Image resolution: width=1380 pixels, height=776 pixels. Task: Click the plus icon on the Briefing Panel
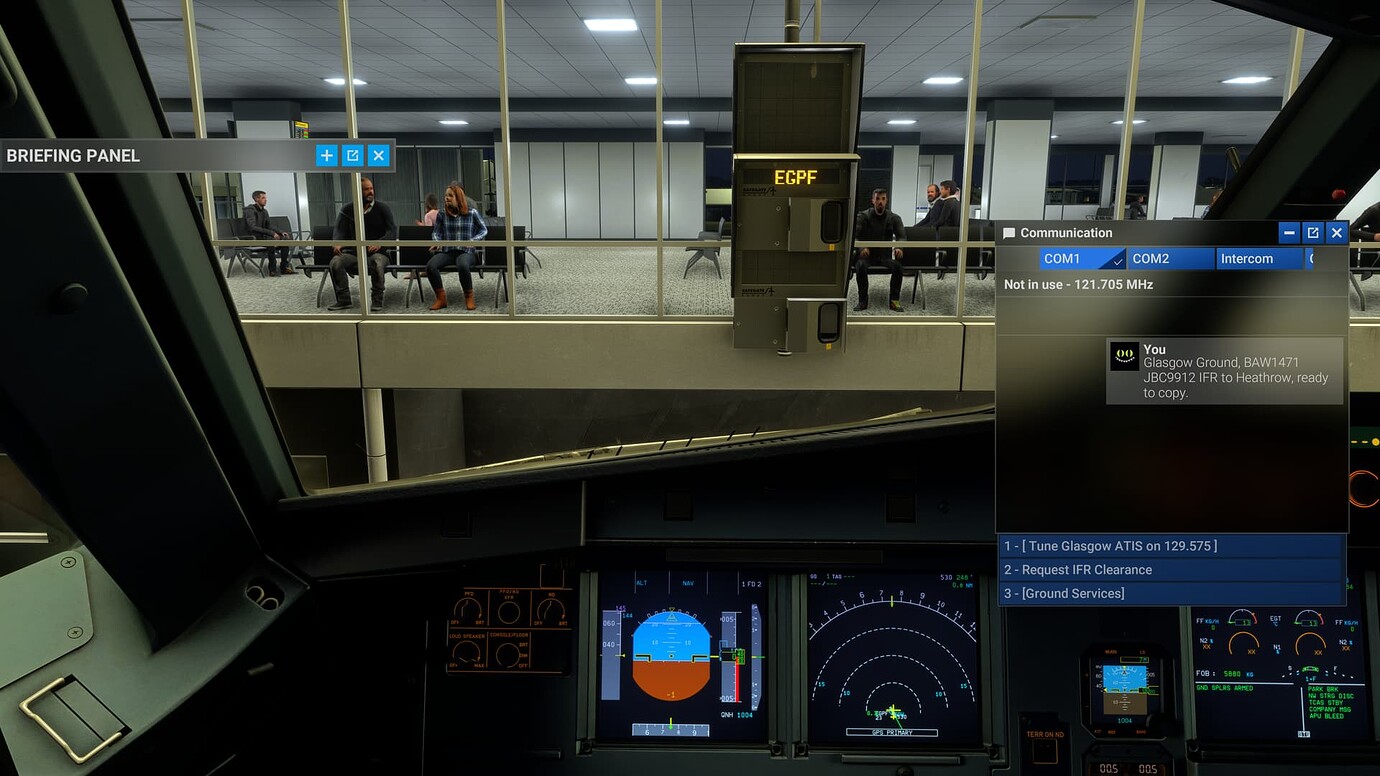(x=326, y=156)
